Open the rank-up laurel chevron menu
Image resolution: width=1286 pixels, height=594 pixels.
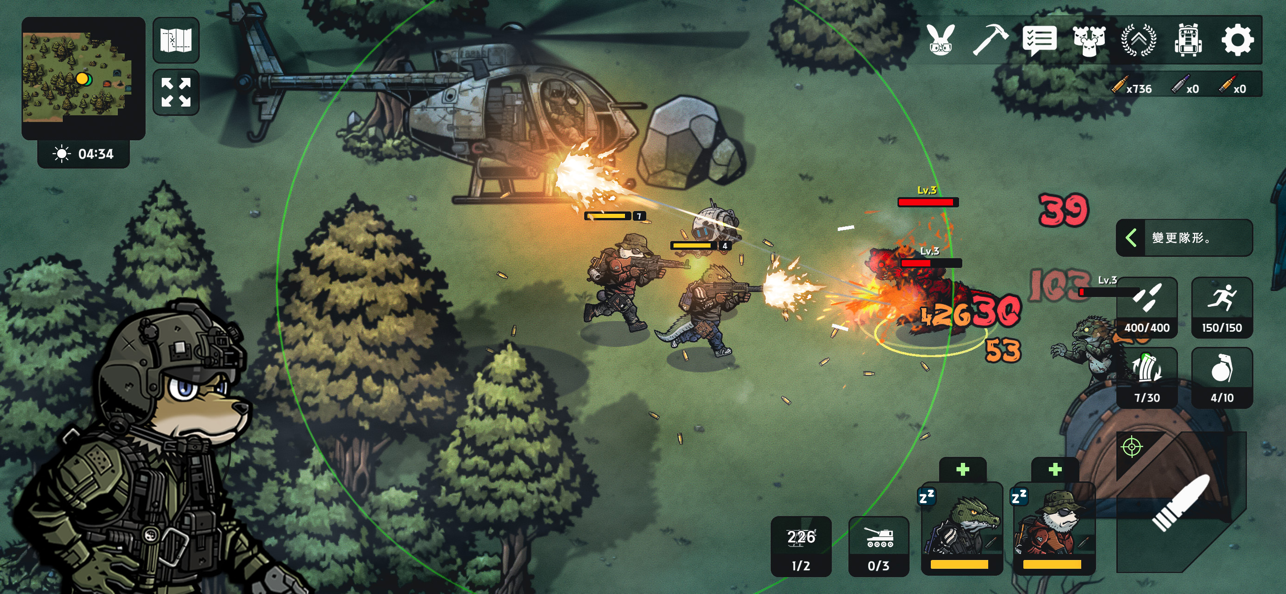pos(1138,40)
